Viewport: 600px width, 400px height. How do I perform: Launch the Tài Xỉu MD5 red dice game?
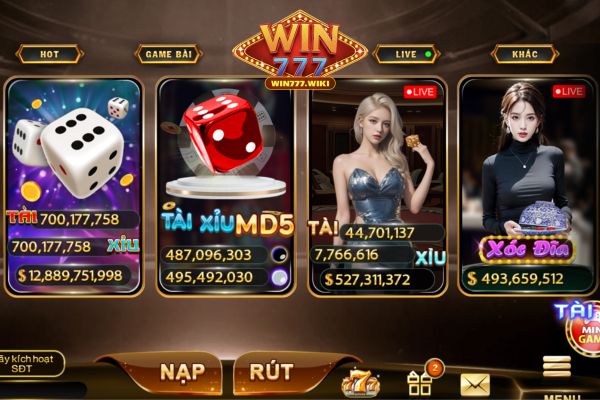click(x=226, y=185)
